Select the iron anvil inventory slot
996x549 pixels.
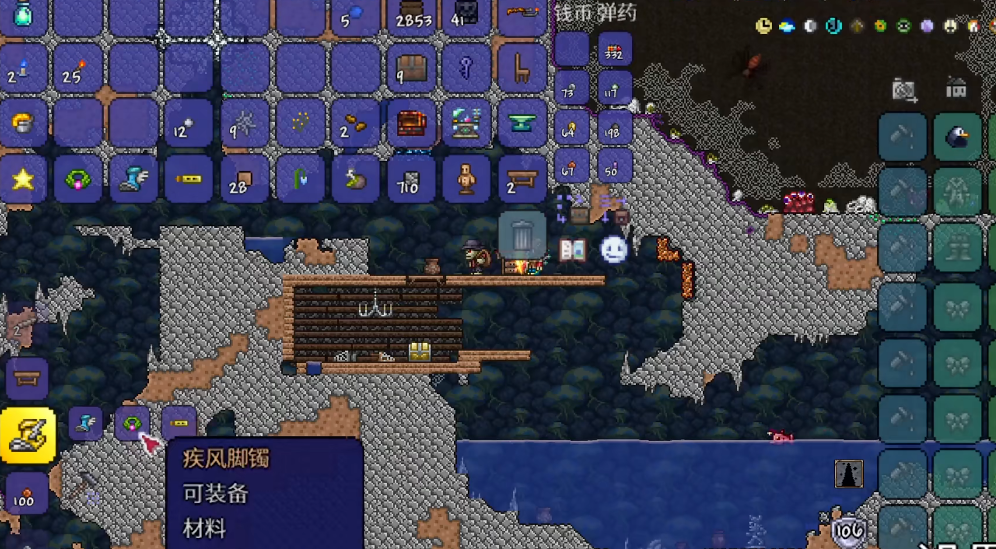pyautogui.click(x=522, y=124)
